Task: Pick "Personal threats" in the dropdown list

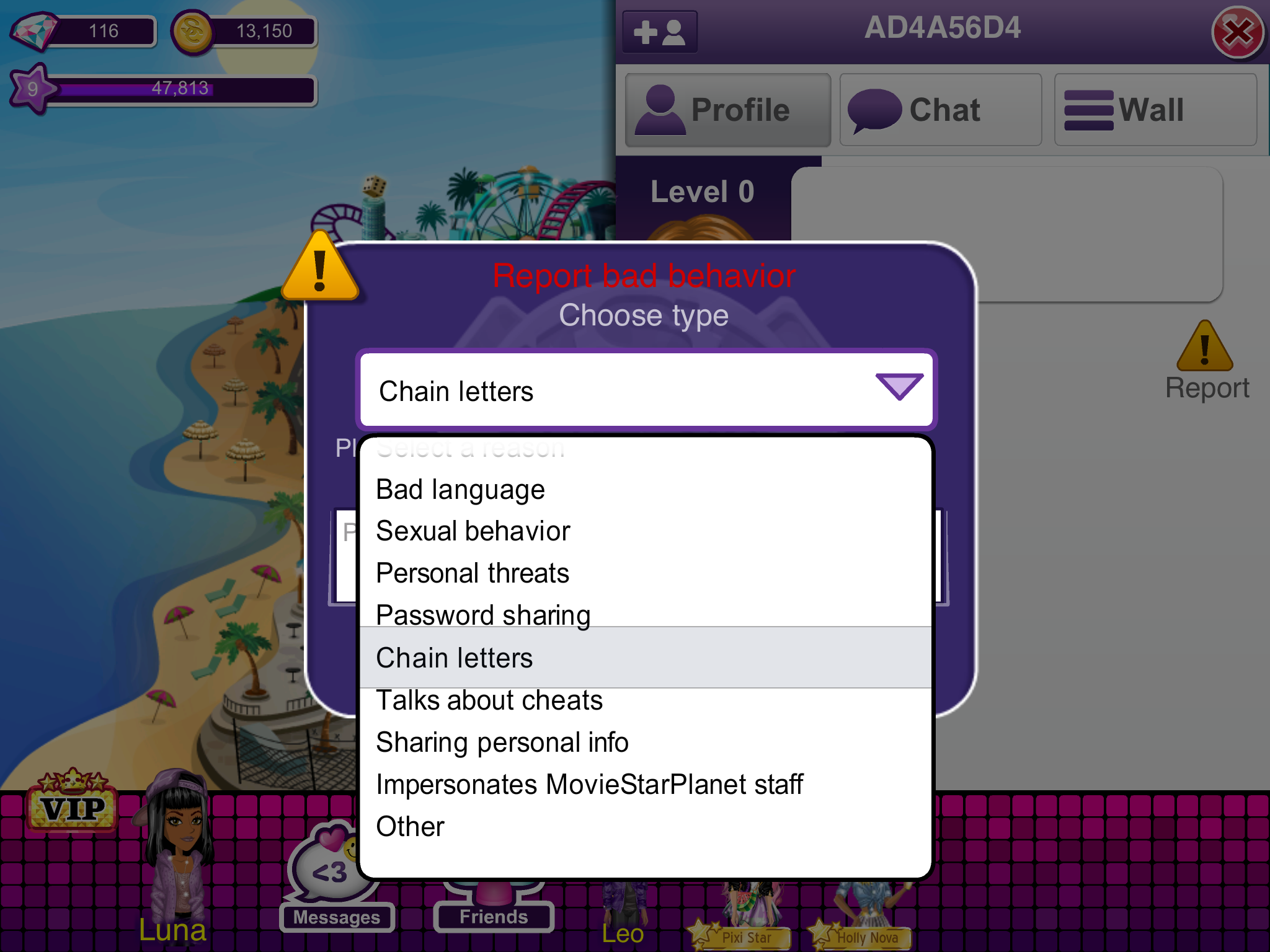Action: click(473, 573)
